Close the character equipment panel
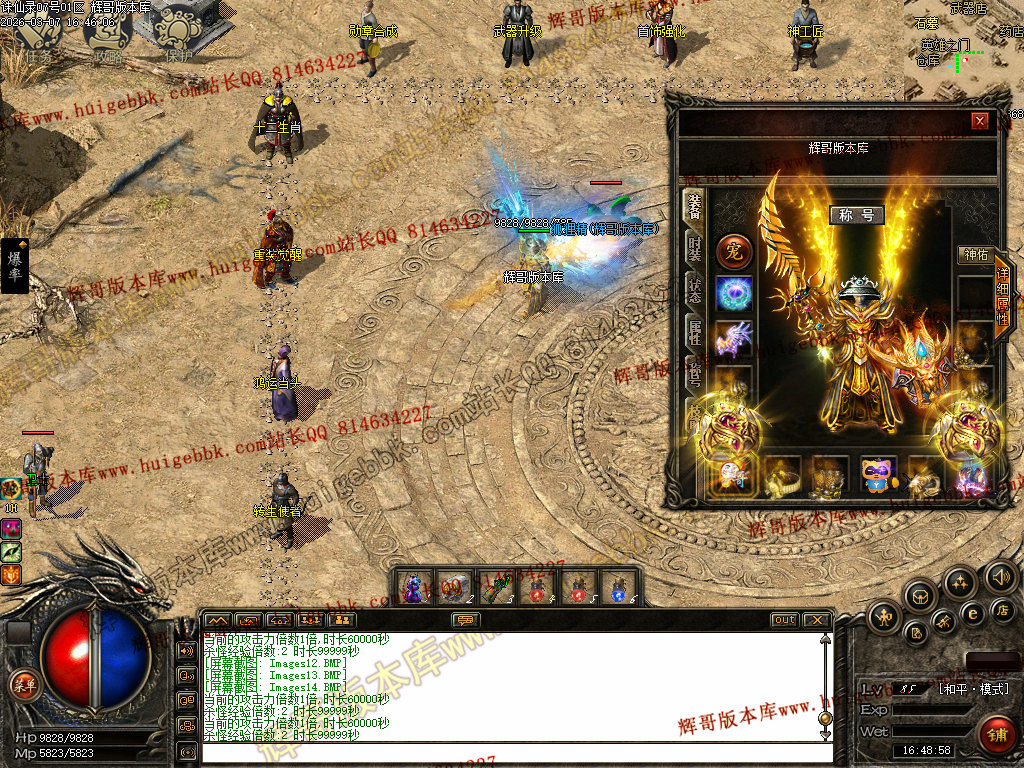1024x768 pixels. (x=980, y=121)
